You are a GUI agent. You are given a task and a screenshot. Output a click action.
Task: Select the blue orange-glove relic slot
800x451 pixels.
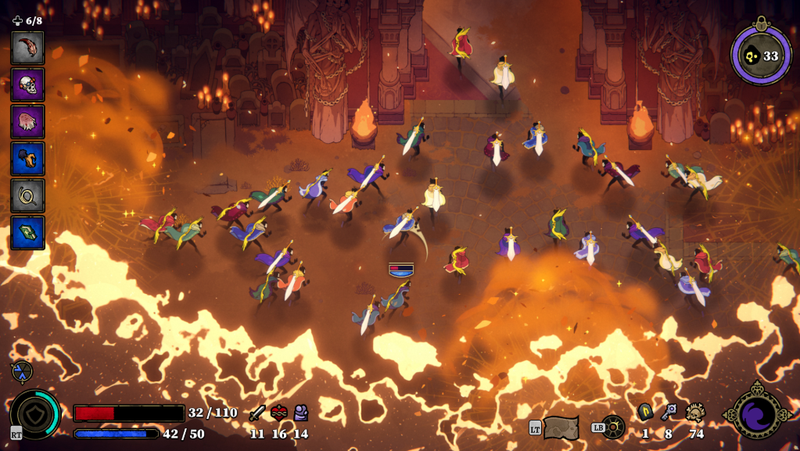[27, 158]
